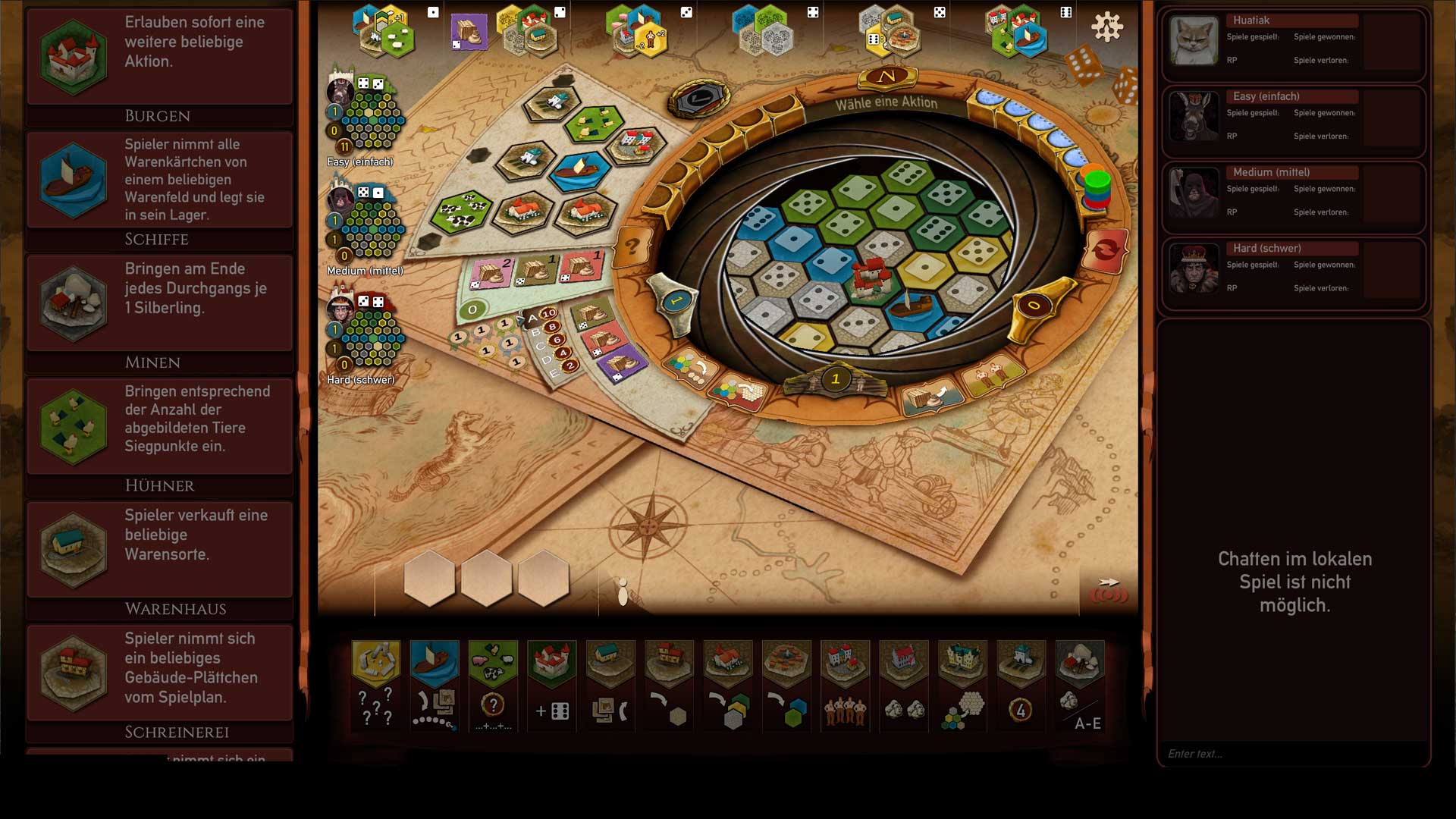This screenshot has width=1456, height=819.
Task: Open the settings gear in the top right corner
Action: 1109,25
